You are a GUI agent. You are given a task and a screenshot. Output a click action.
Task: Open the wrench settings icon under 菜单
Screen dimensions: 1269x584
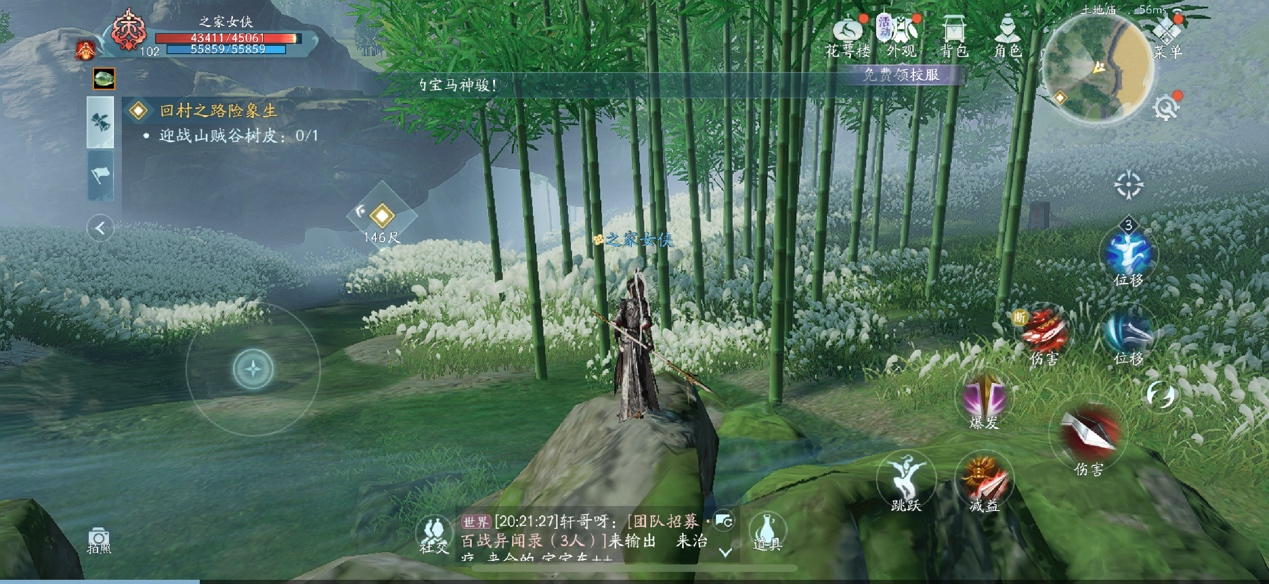[x=1165, y=107]
